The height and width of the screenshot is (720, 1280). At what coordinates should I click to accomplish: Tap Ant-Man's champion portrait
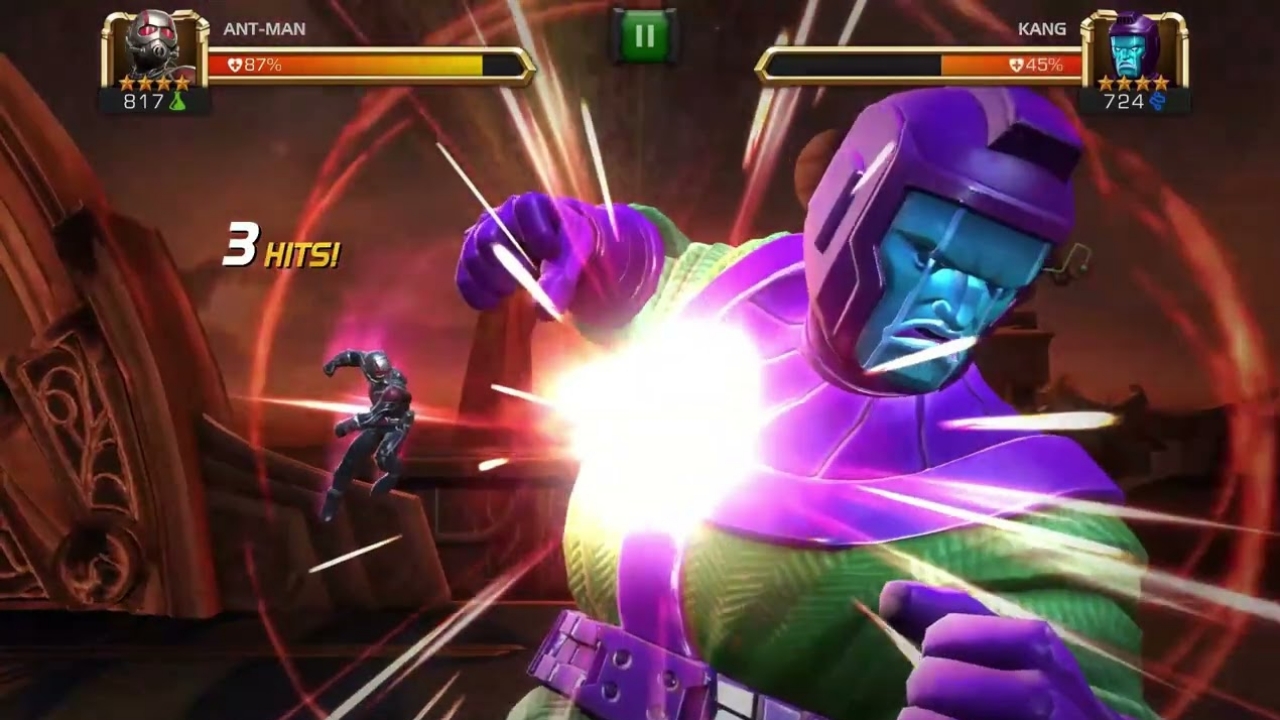pyautogui.click(x=154, y=48)
